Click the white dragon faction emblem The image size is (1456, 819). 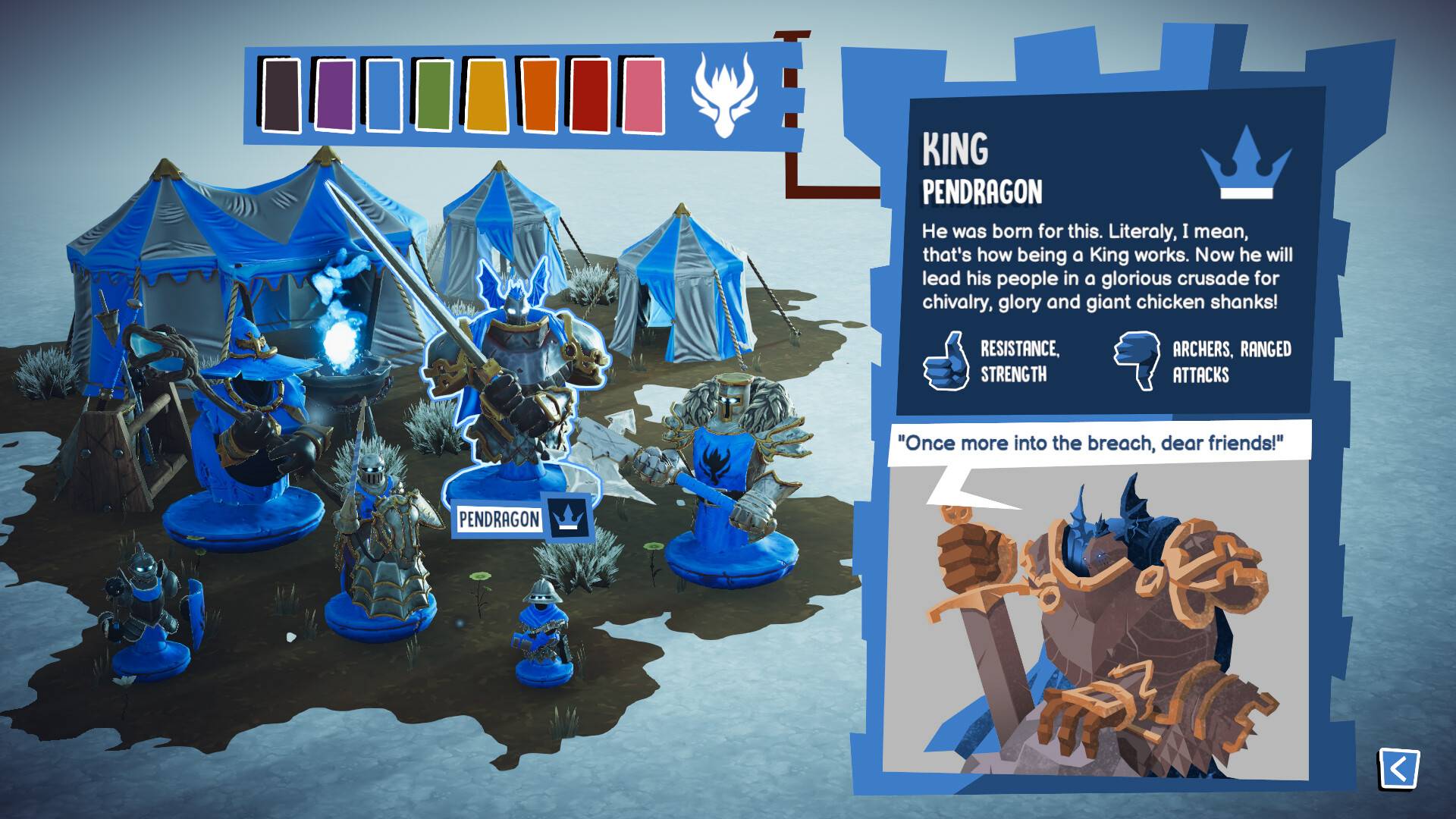click(x=723, y=95)
